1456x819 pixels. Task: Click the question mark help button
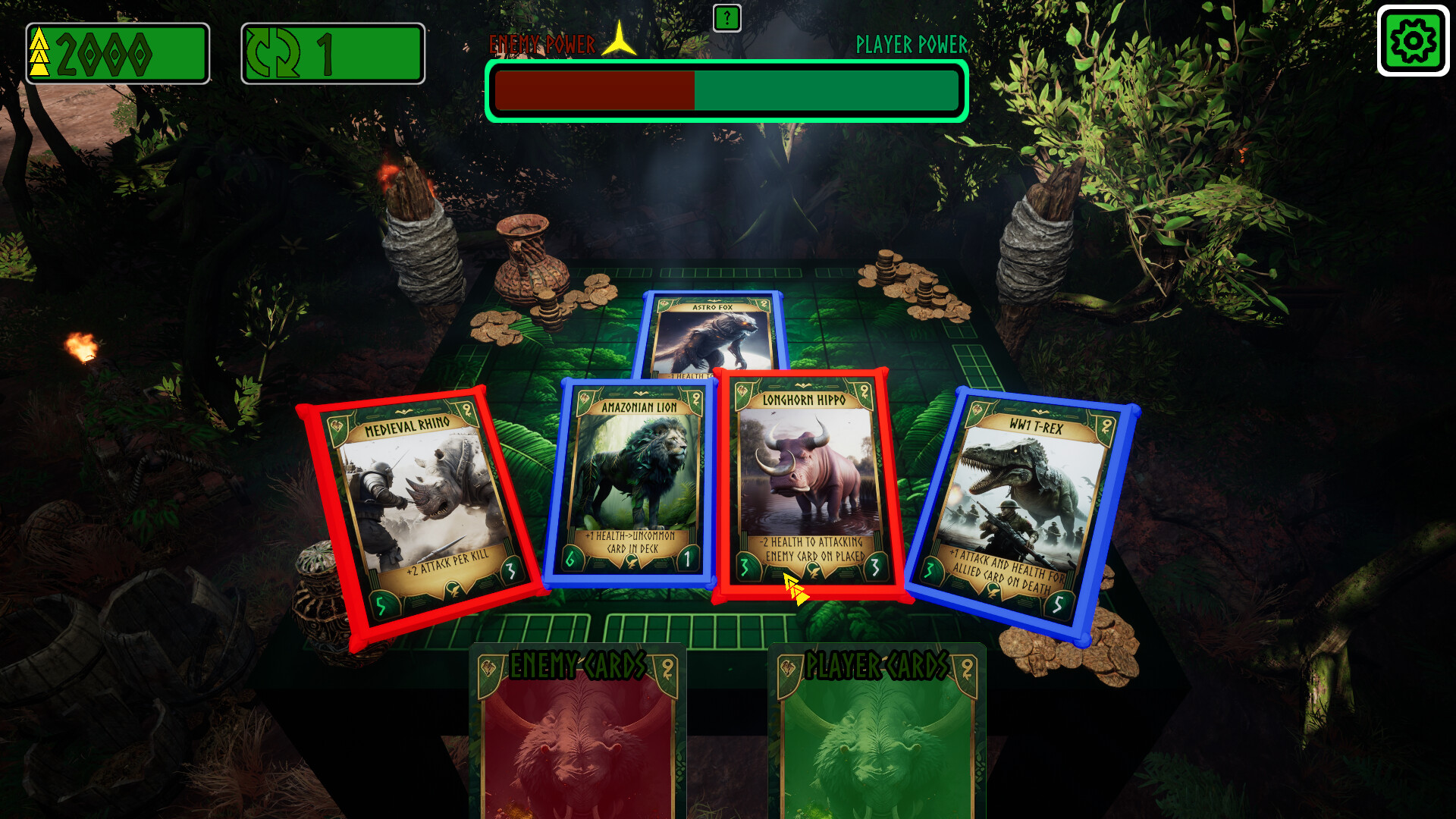727,18
